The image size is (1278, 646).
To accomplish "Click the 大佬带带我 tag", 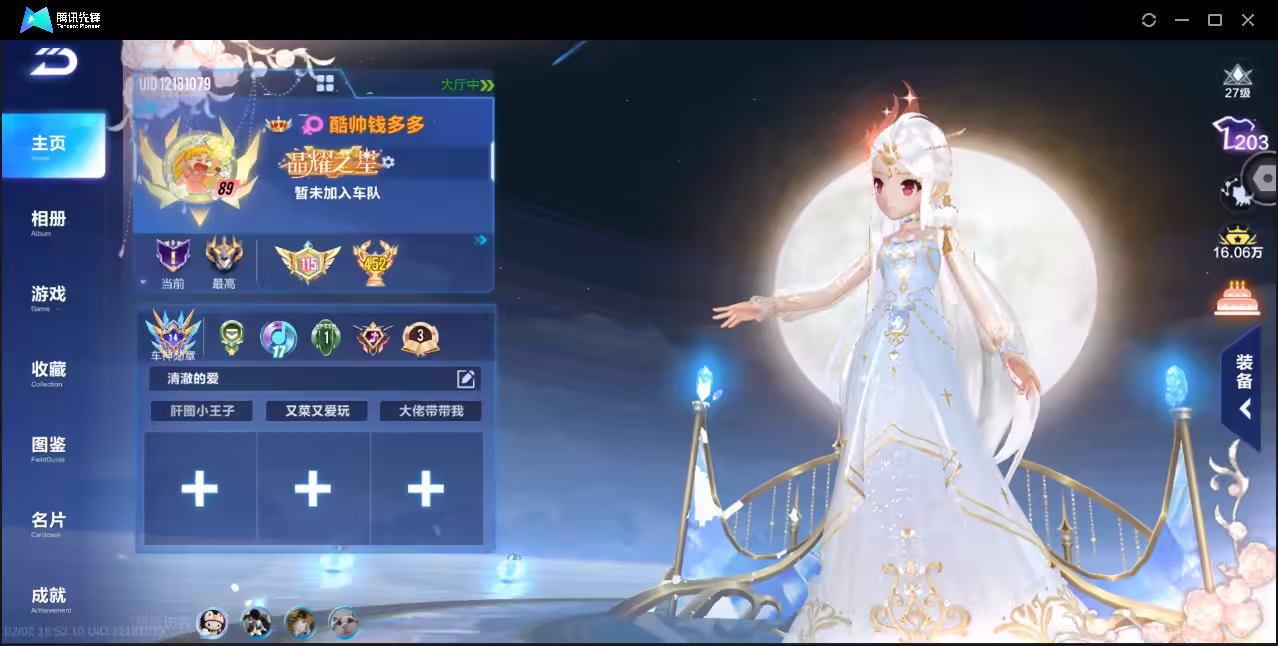I will point(431,411).
